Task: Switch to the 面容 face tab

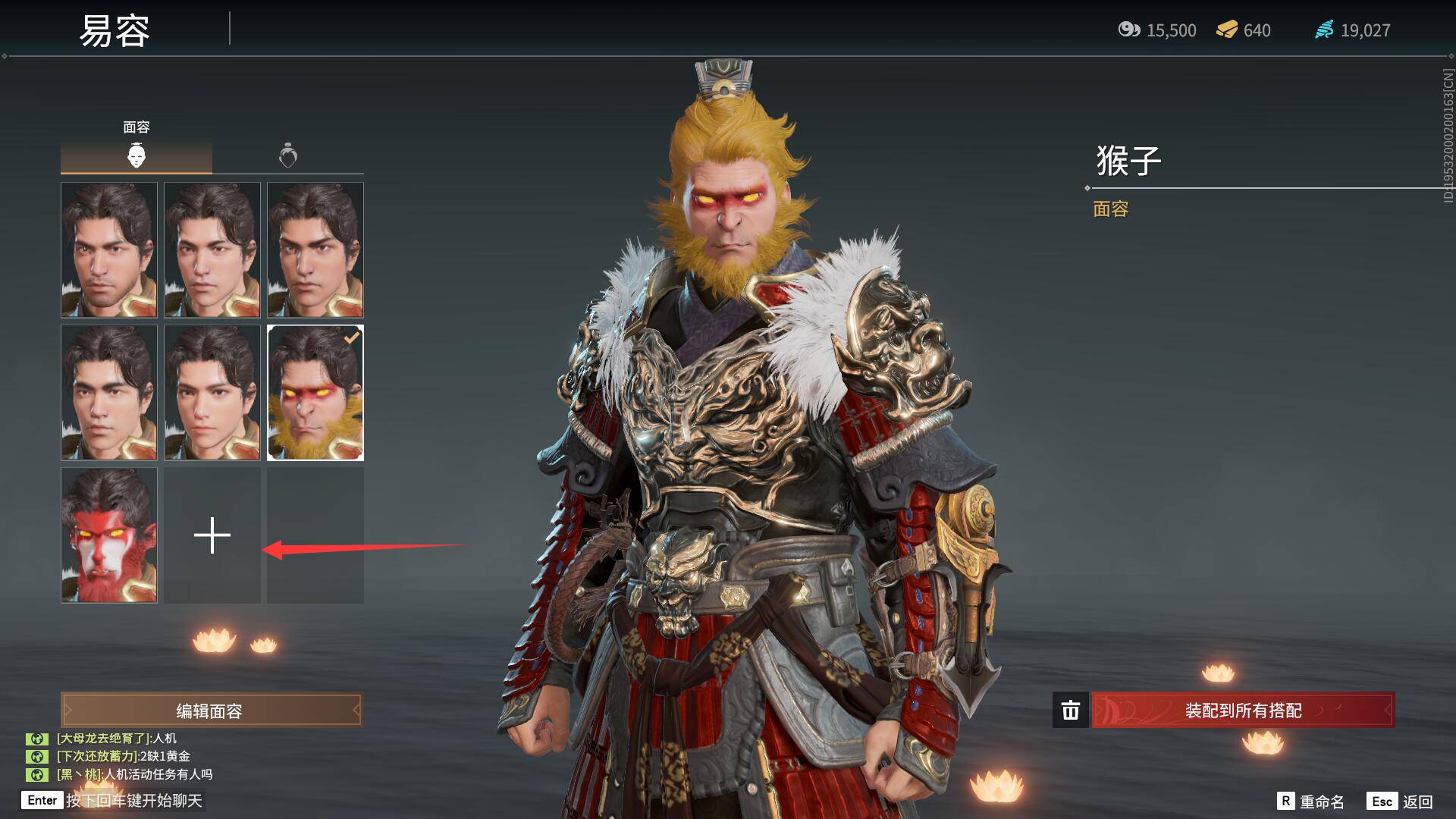Action: (136, 155)
